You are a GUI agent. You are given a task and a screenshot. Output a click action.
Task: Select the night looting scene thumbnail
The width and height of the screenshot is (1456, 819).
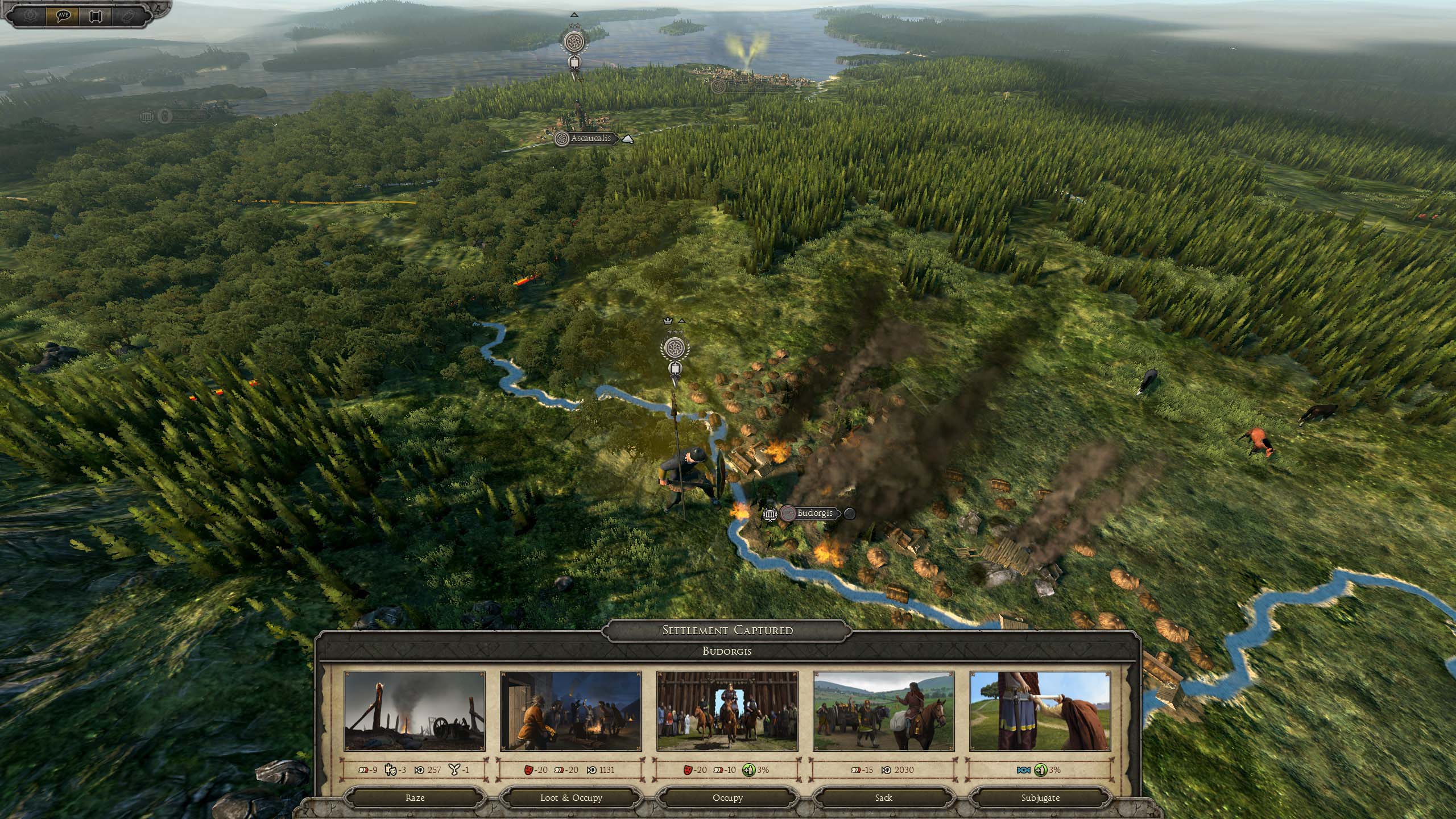(571, 711)
